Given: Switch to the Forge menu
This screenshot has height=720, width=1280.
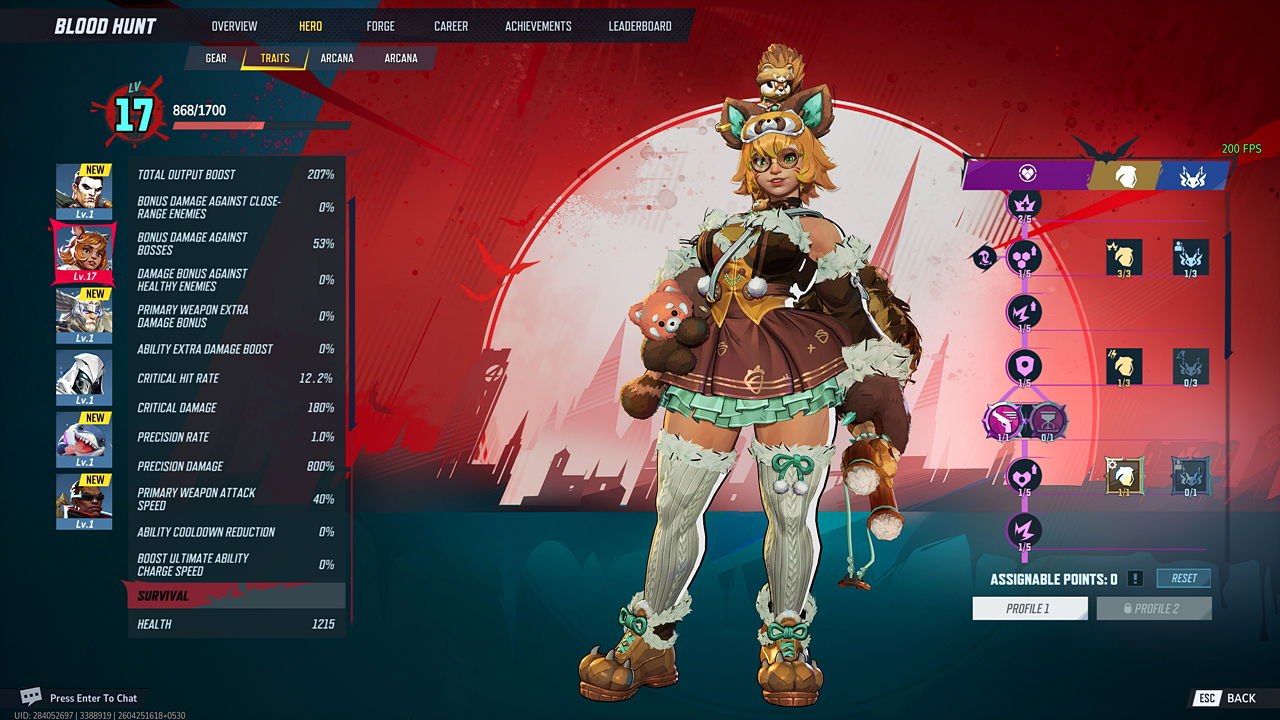Looking at the screenshot, I should tap(380, 26).
